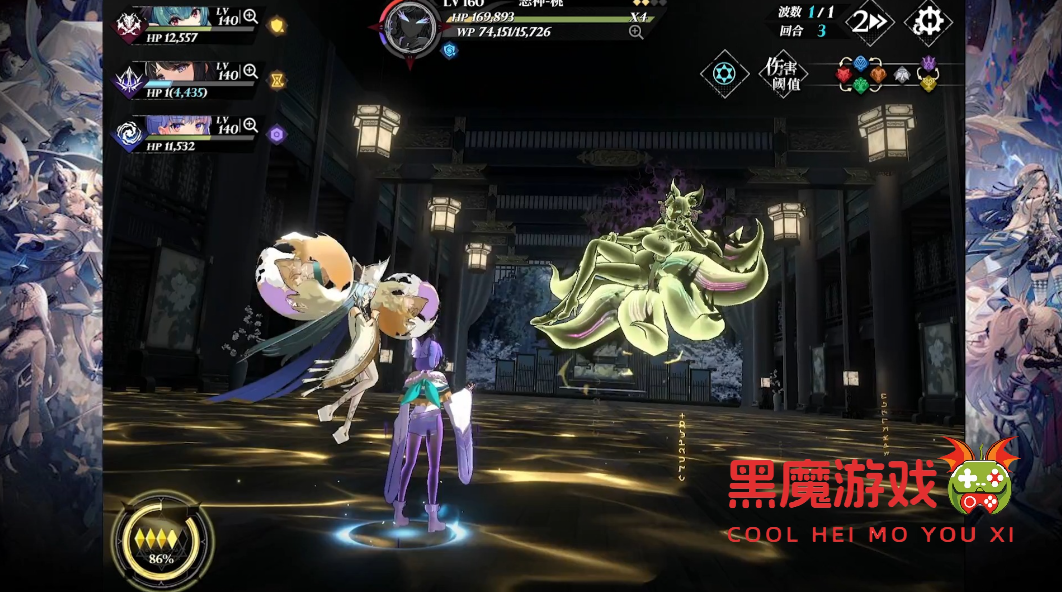Show the purple and yellow element pair
1062x592 pixels.
[x=929, y=73]
